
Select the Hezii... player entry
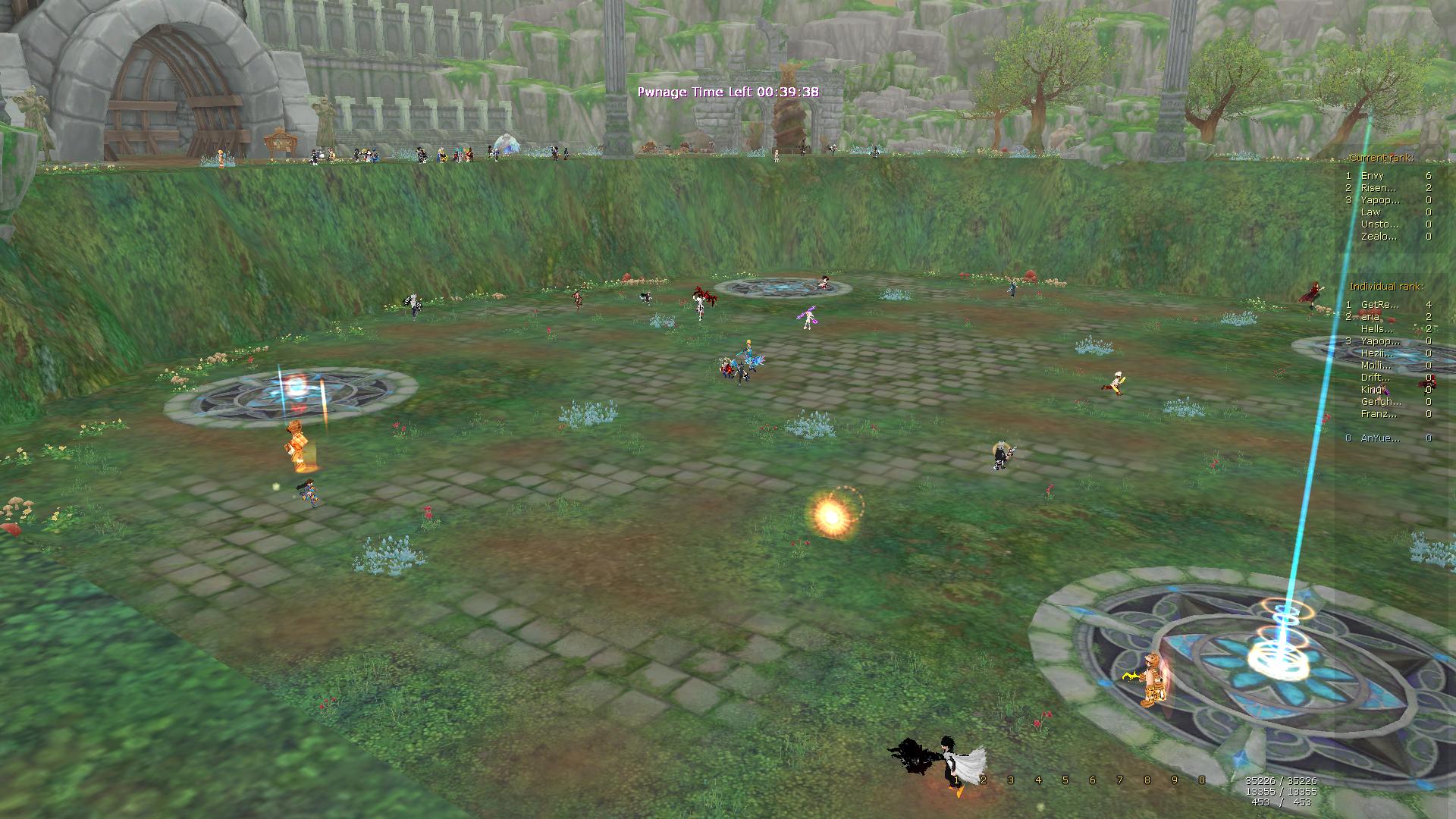(x=1377, y=353)
